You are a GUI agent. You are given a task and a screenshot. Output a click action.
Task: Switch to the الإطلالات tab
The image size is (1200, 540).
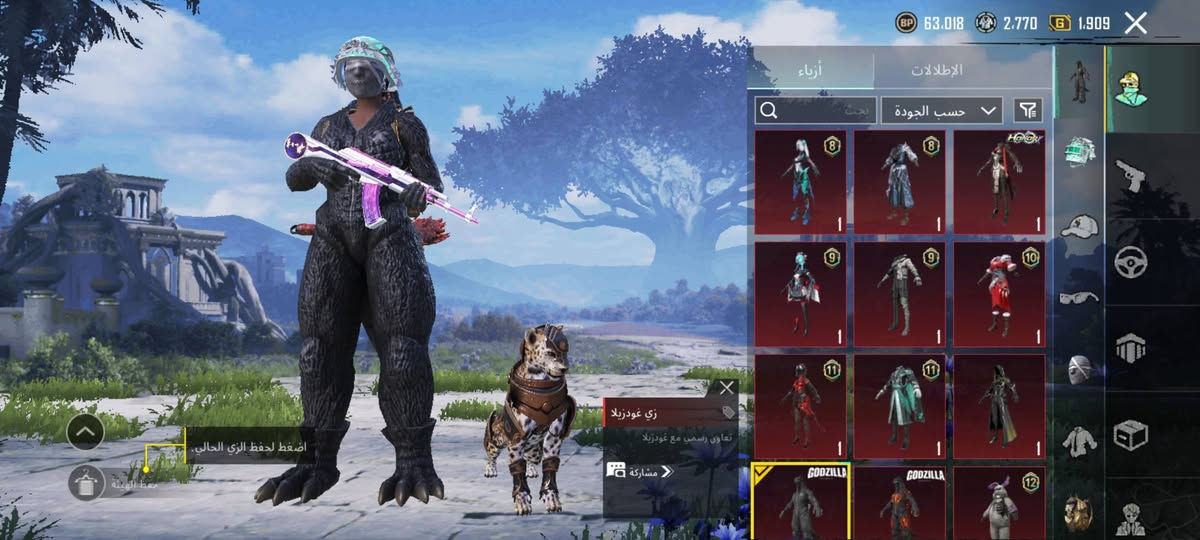tap(936, 70)
